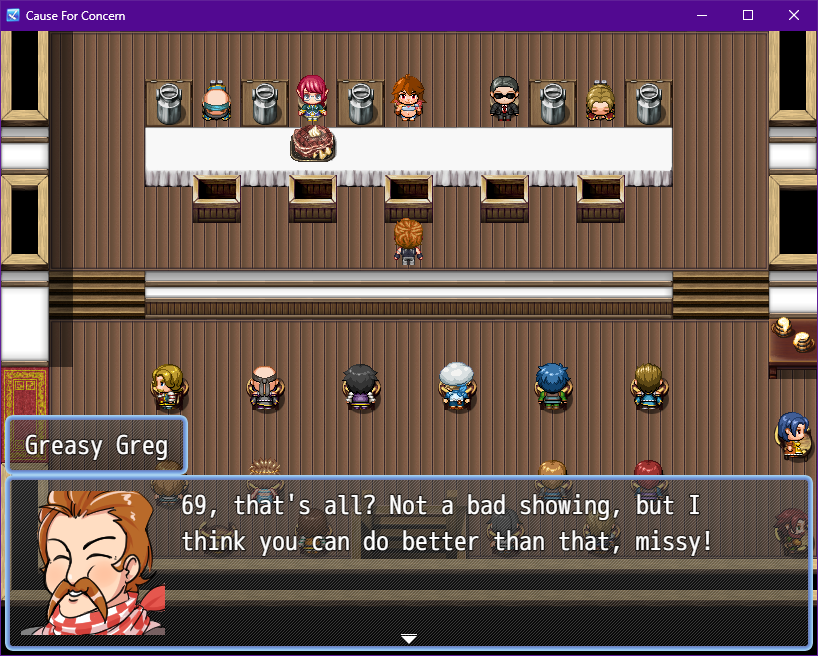
Task: Advance the dialogue using the white arrow
Action: click(408, 638)
